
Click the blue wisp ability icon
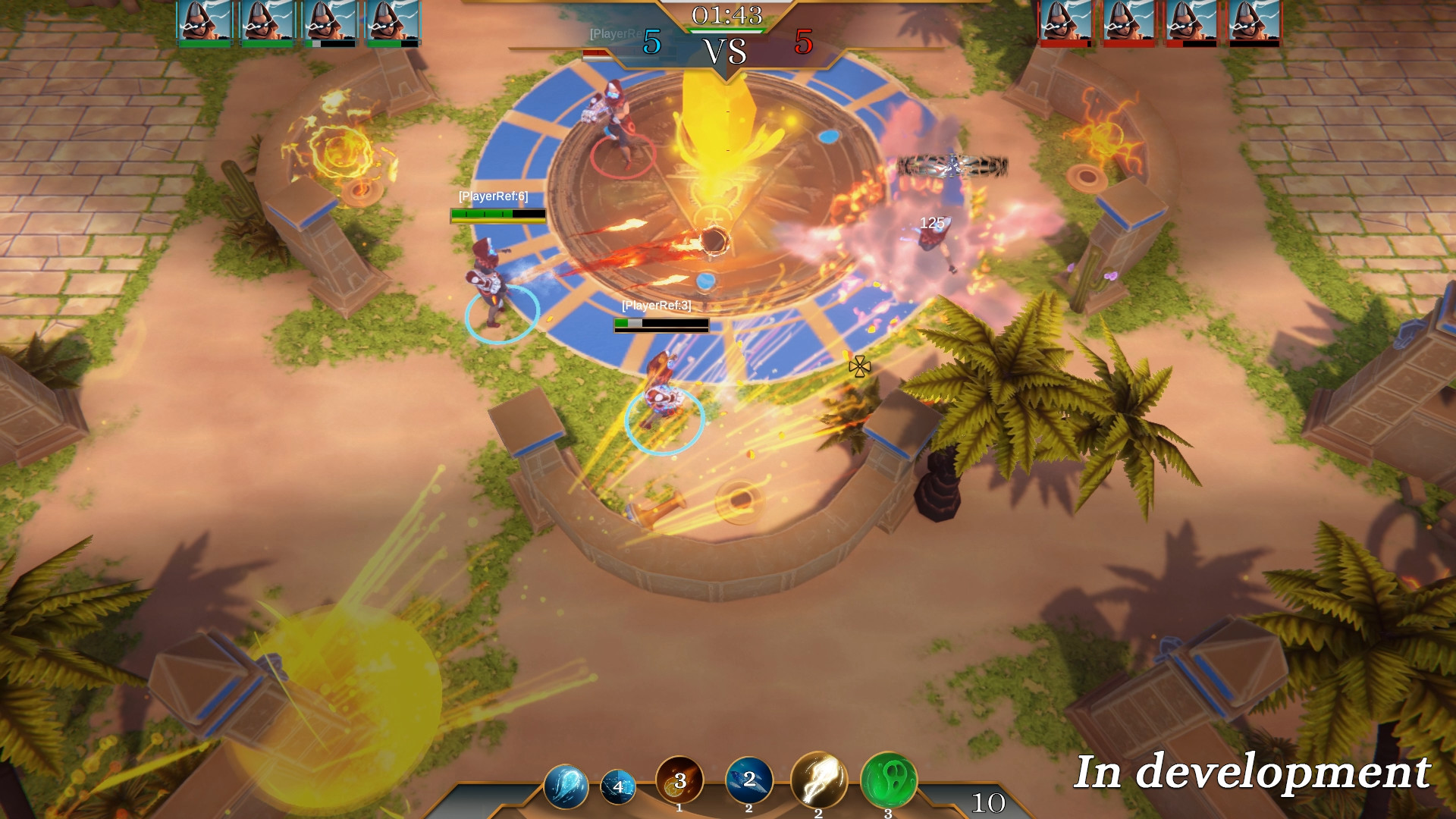pyautogui.click(x=566, y=787)
